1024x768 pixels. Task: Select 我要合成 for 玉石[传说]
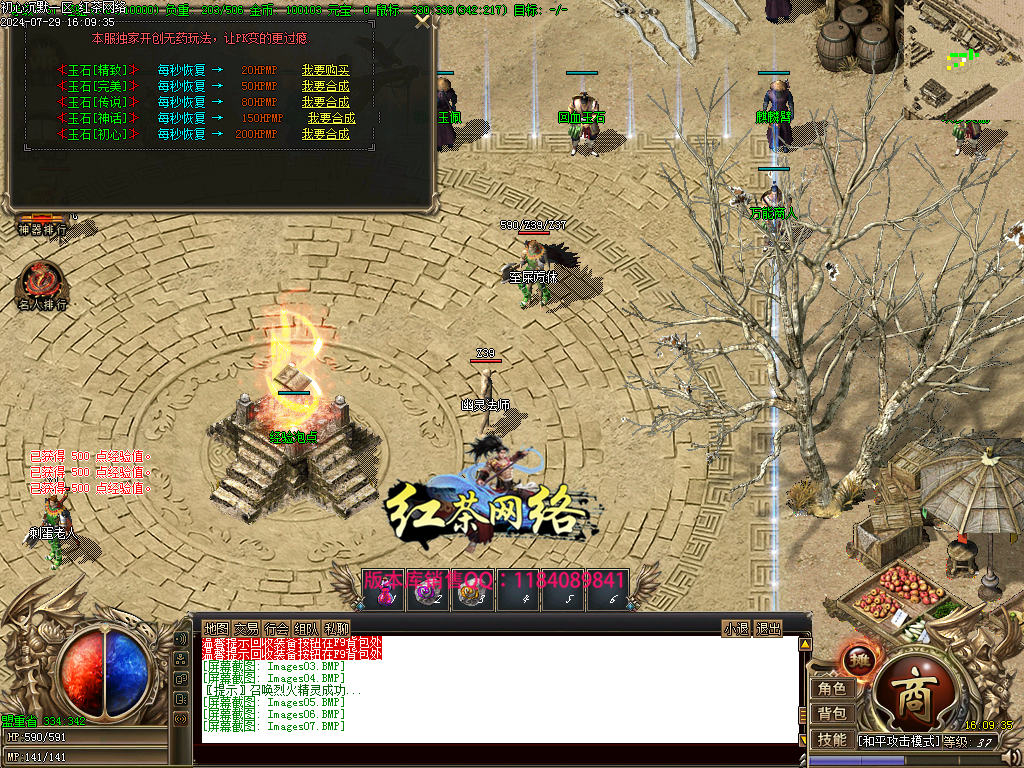click(x=325, y=102)
